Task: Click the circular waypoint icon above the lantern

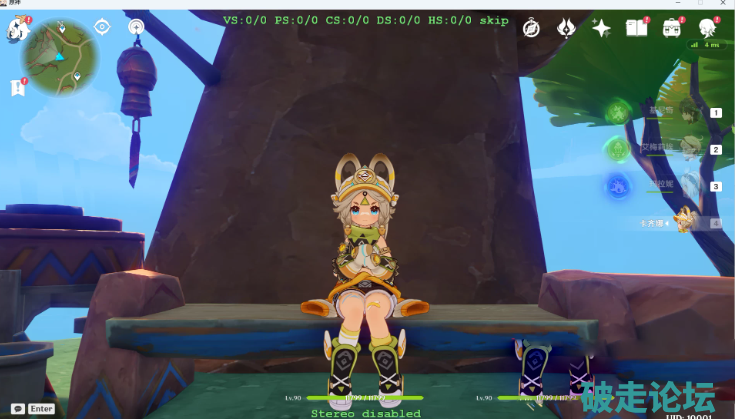Action: coord(136,27)
